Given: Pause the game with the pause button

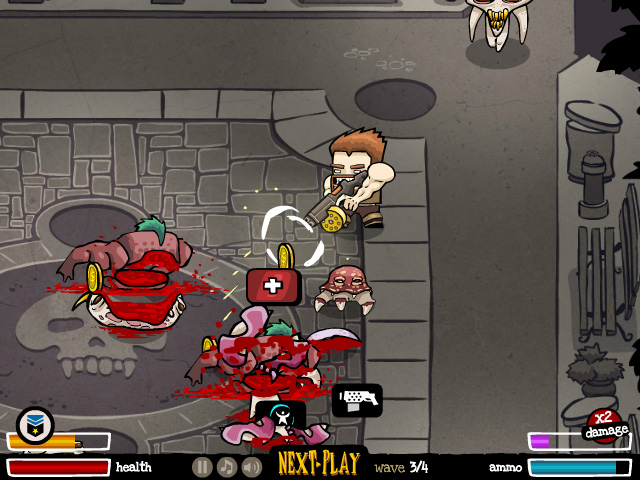Looking at the screenshot, I should (202, 467).
